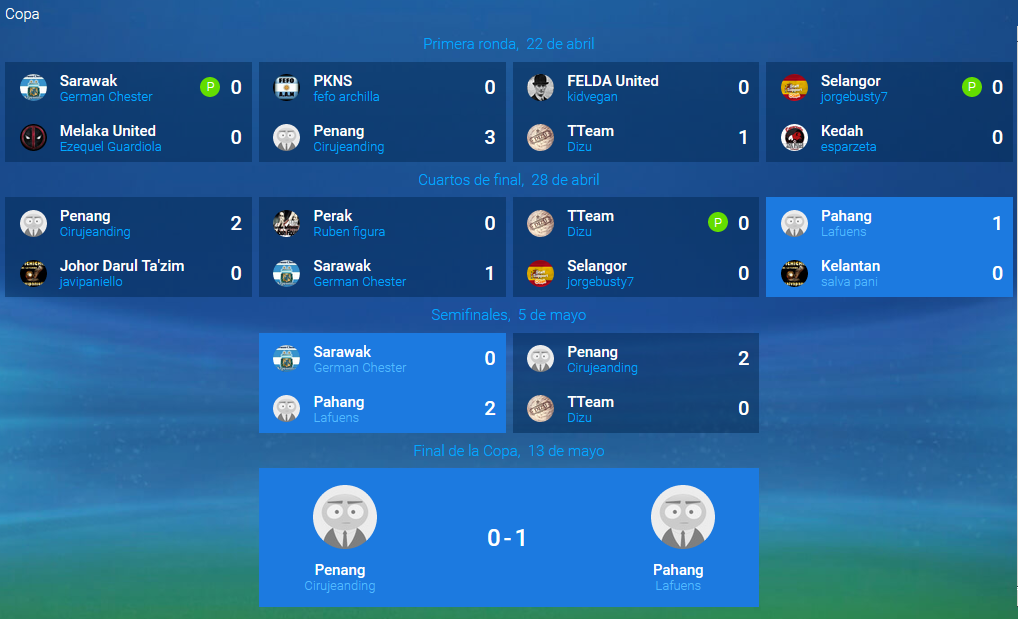Open fefo archilla's manager profile
Viewport: 1018px width, 619px height.
point(346,97)
